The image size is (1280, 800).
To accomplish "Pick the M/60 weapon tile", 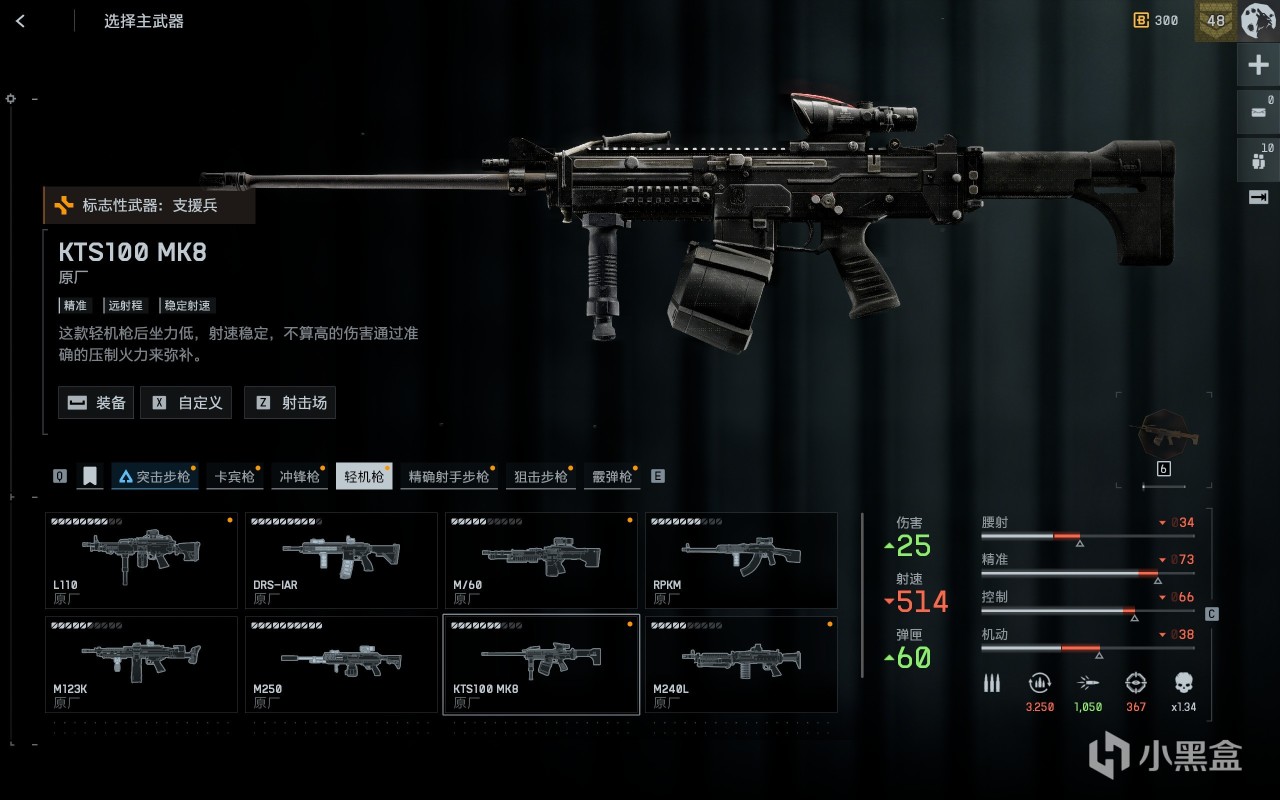I will (x=541, y=560).
